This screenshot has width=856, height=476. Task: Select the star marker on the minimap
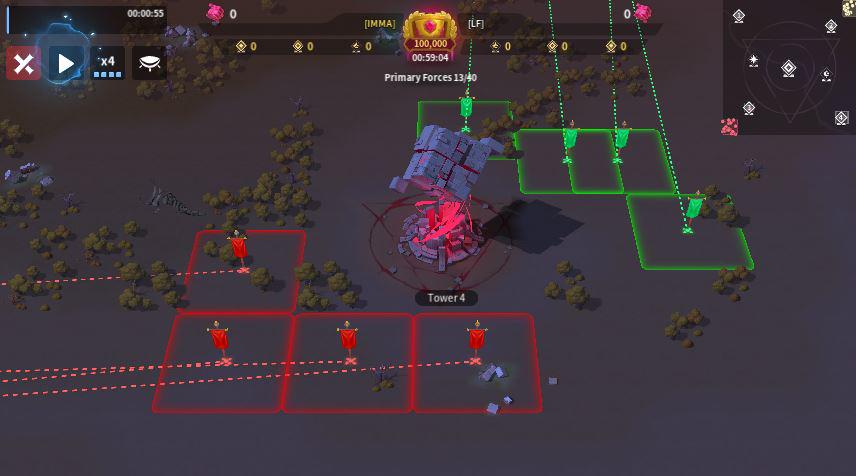[x=753, y=62]
